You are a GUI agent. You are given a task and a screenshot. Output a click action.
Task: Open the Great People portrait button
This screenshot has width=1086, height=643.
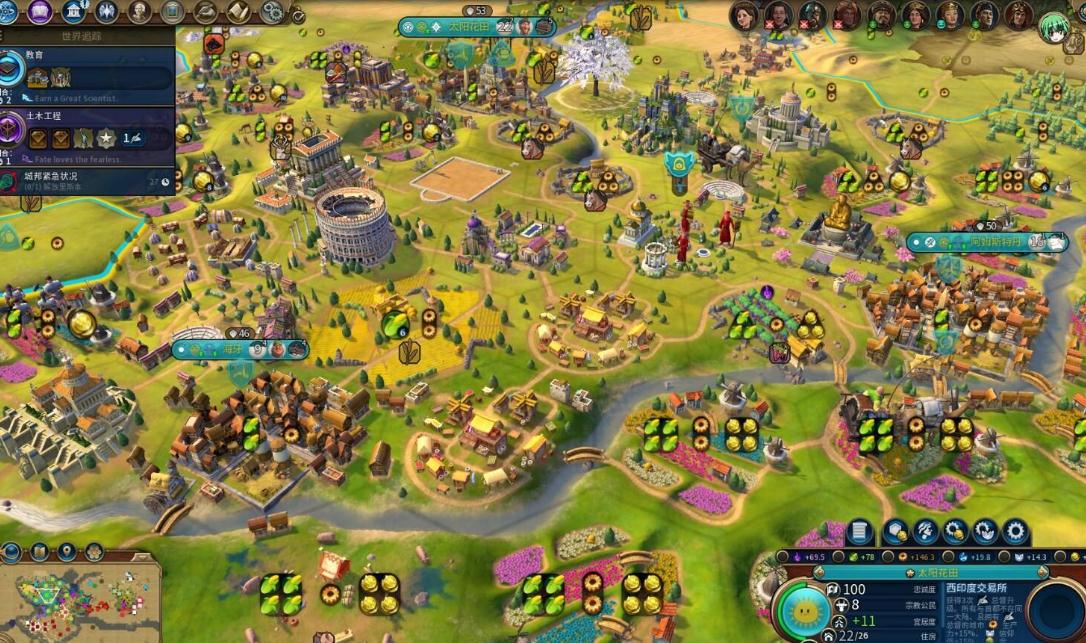tap(140, 12)
